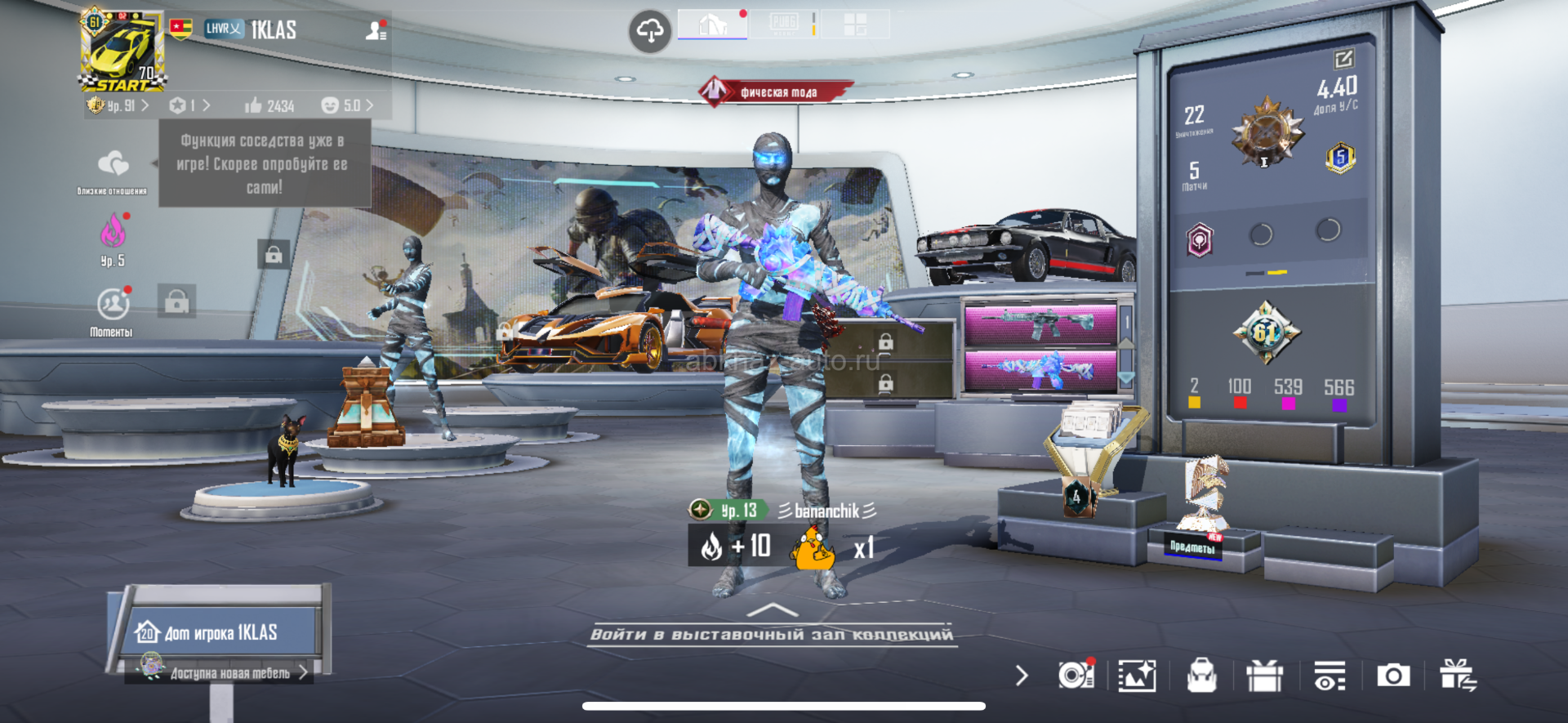Image resolution: width=1568 pixels, height=723 pixels.
Task: Open the backpack inventory icon
Action: (1201, 676)
